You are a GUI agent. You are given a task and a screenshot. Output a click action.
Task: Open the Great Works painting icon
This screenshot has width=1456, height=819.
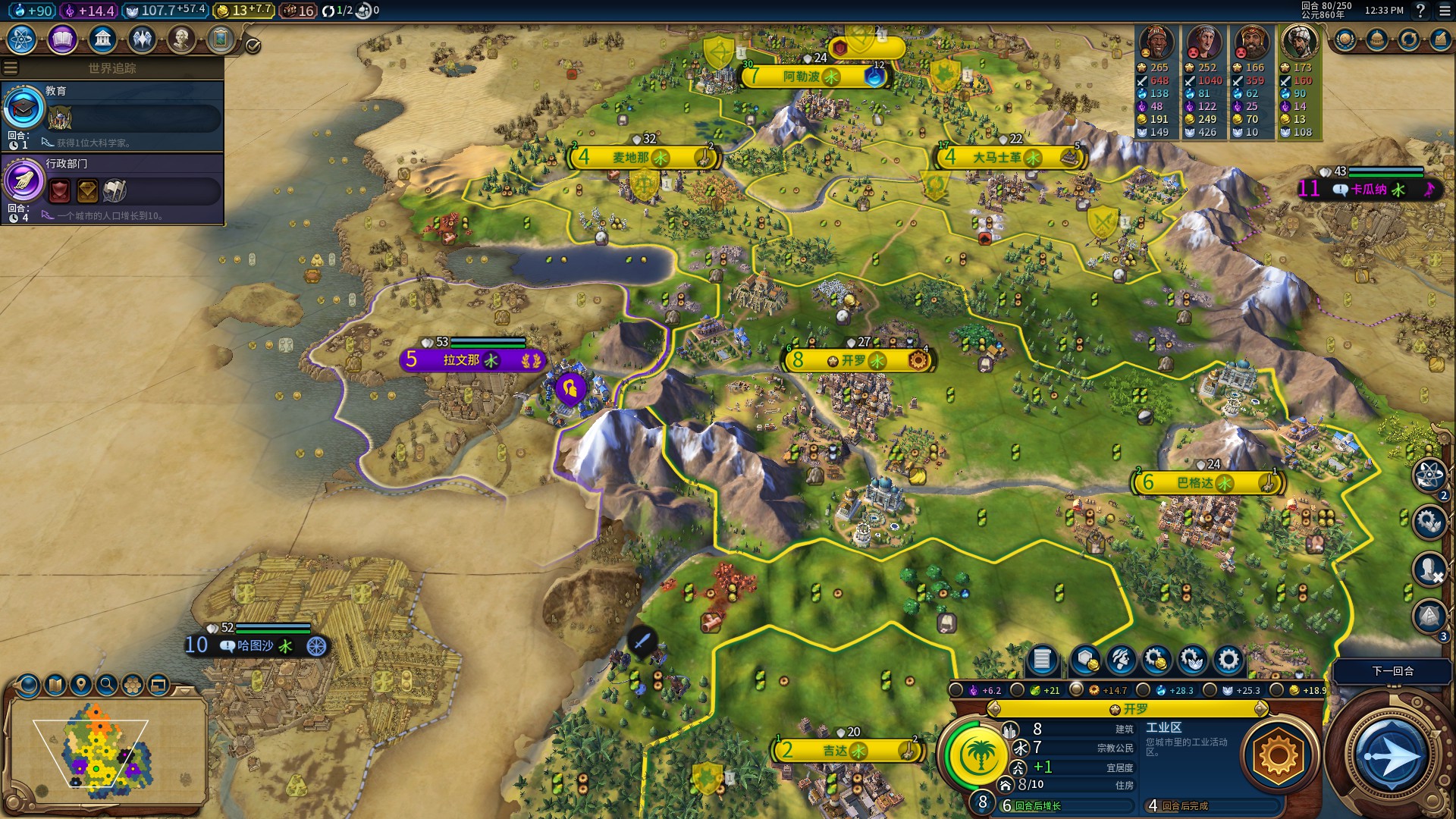click(221, 39)
